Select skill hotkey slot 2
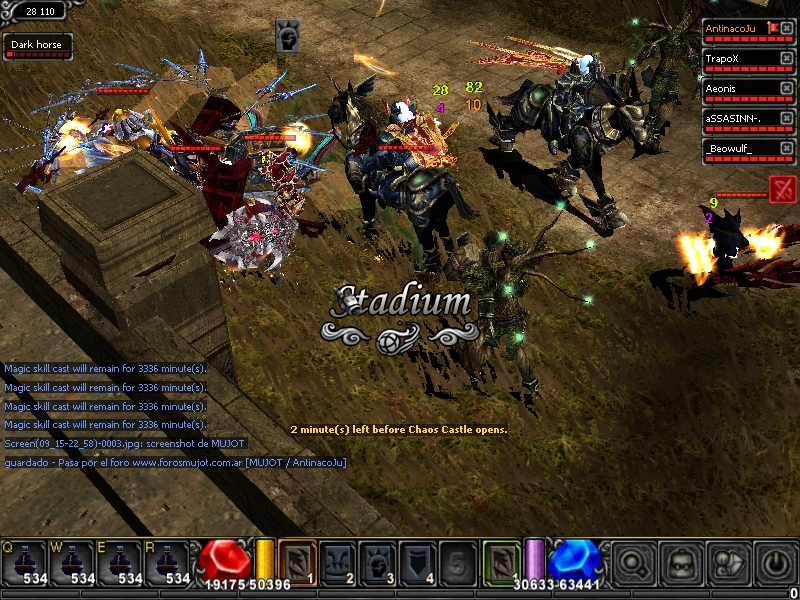Image resolution: width=800 pixels, height=600 pixels. [x=337, y=561]
